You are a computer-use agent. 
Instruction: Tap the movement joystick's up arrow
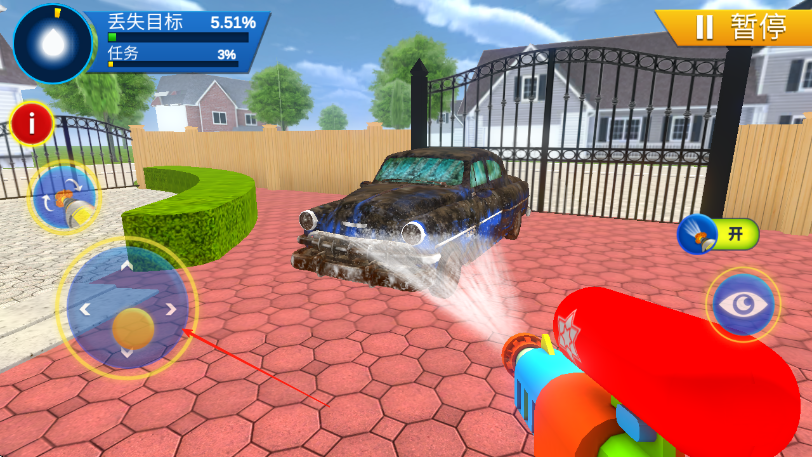point(126,266)
